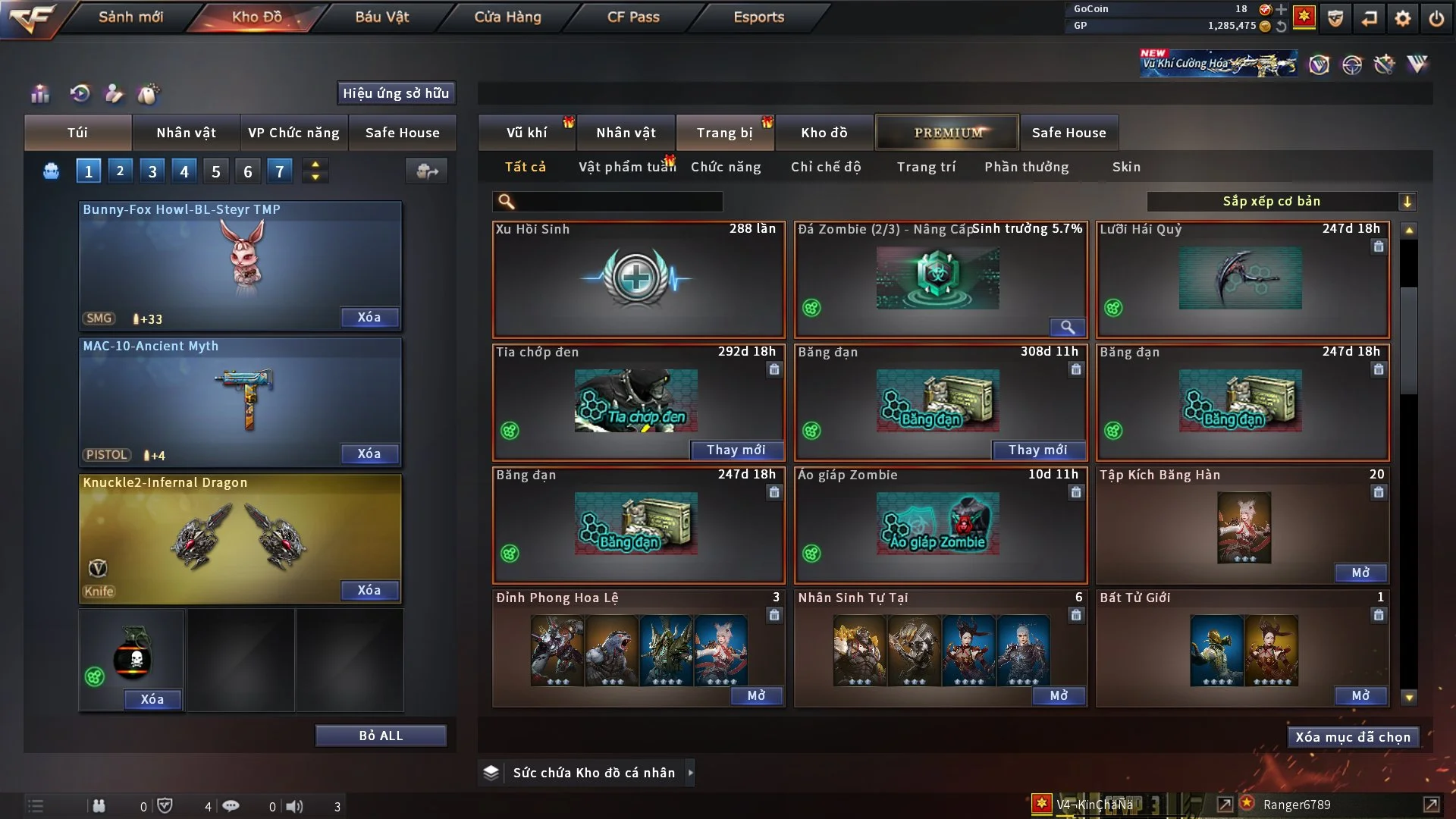Go to the Cửa Hàng shop
Viewport: 1456px width, 819px height.
pos(507,17)
